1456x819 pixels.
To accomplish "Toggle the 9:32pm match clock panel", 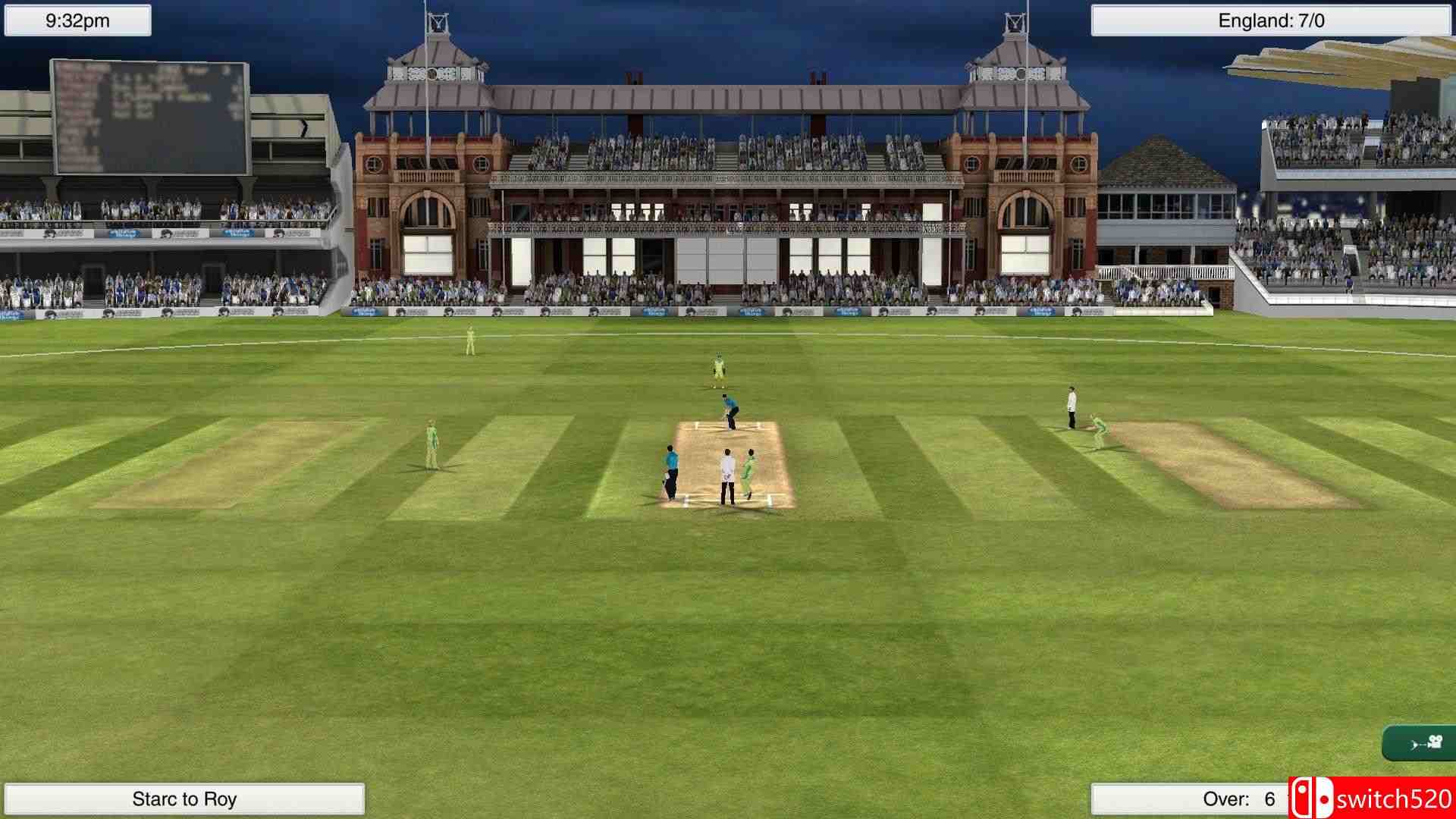I will (76, 20).
